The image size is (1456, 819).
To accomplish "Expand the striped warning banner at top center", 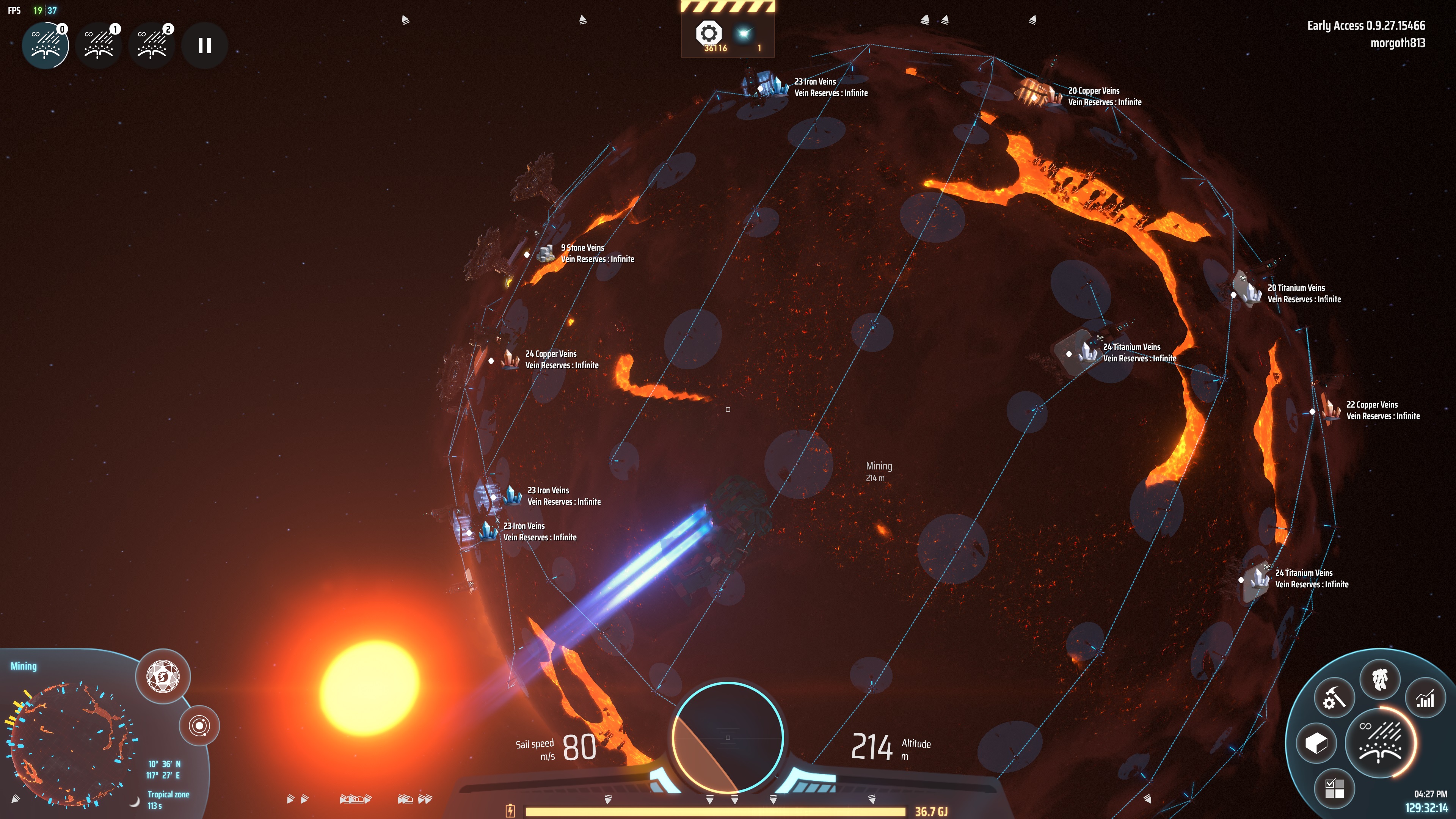I will pos(728,6).
